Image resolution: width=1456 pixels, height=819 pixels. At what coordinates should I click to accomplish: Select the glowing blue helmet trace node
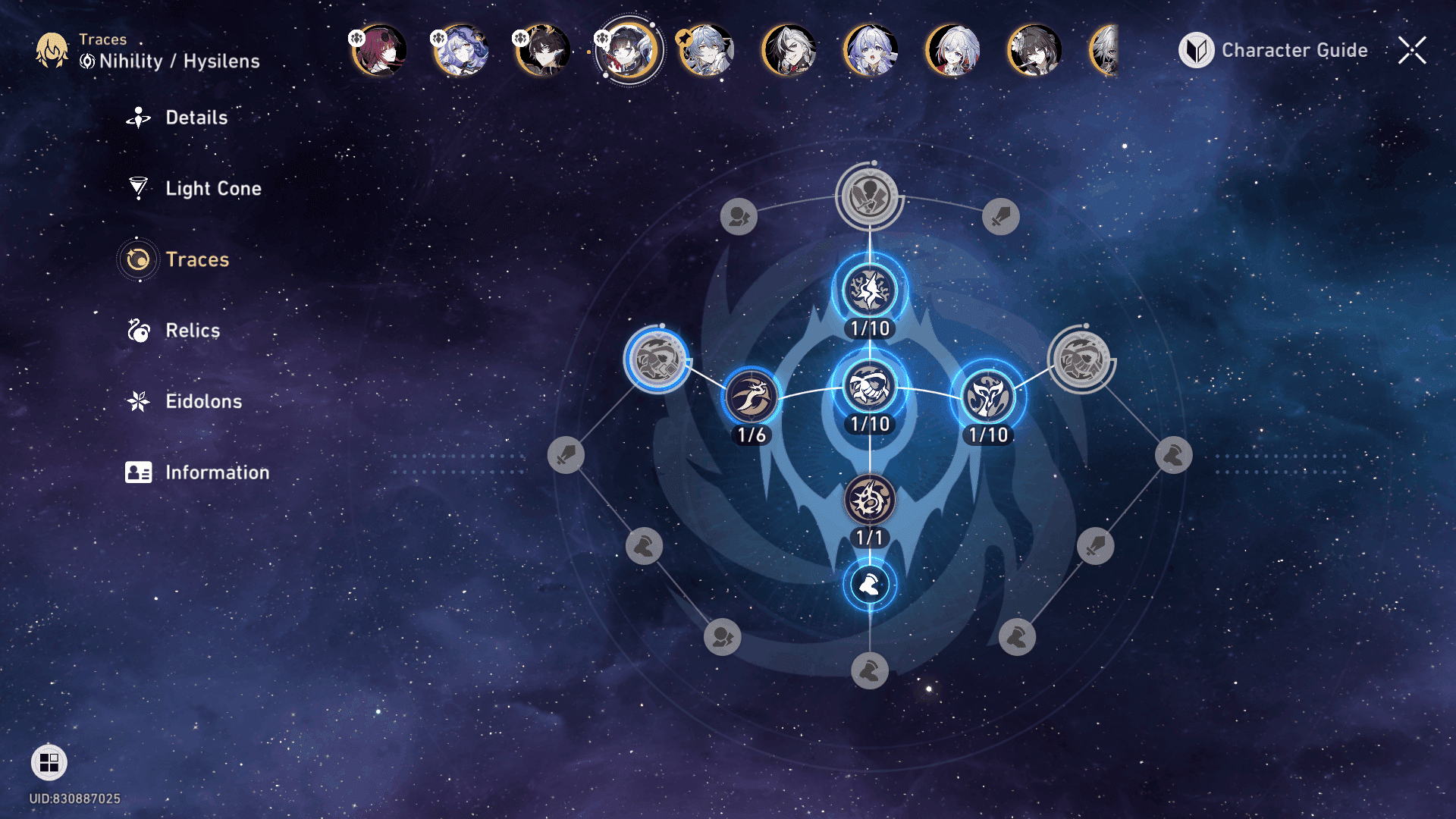(870, 585)
